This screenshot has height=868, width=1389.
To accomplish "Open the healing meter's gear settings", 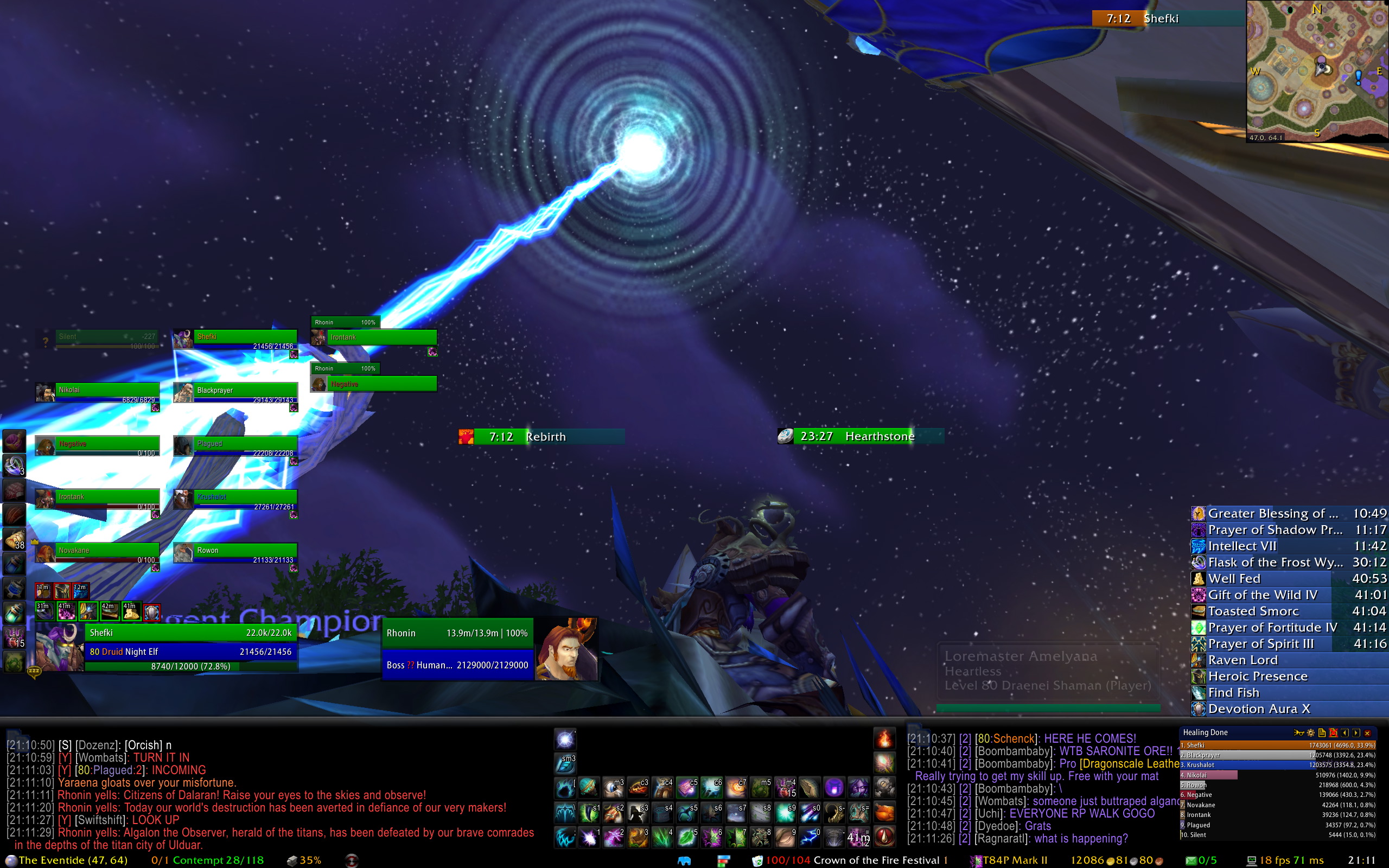I will point(1310,733).
